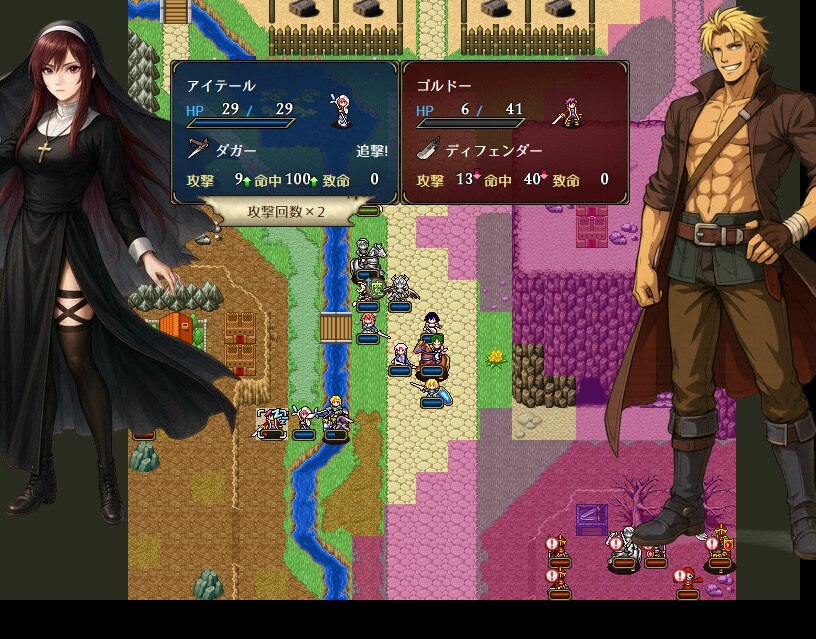This screenshot has width=816, height=639.
Task: Select the ゴルドー defender forecast panel
Action: 514,132
